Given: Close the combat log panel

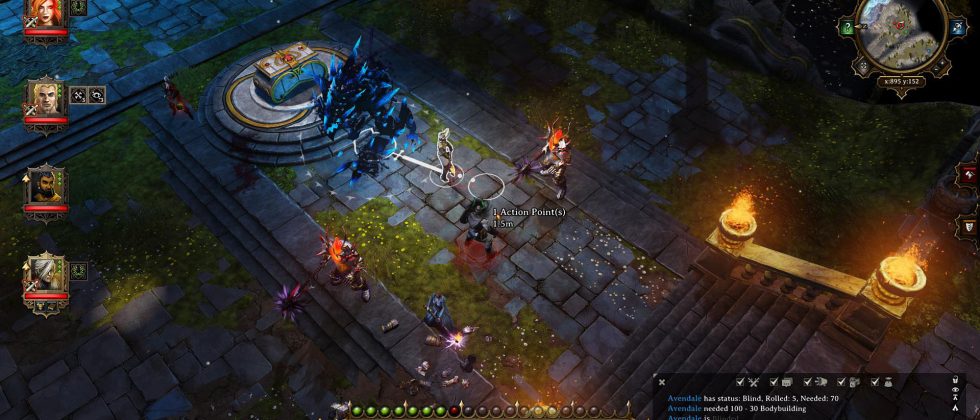Looking at the screenshot, I should pos(662,382).
